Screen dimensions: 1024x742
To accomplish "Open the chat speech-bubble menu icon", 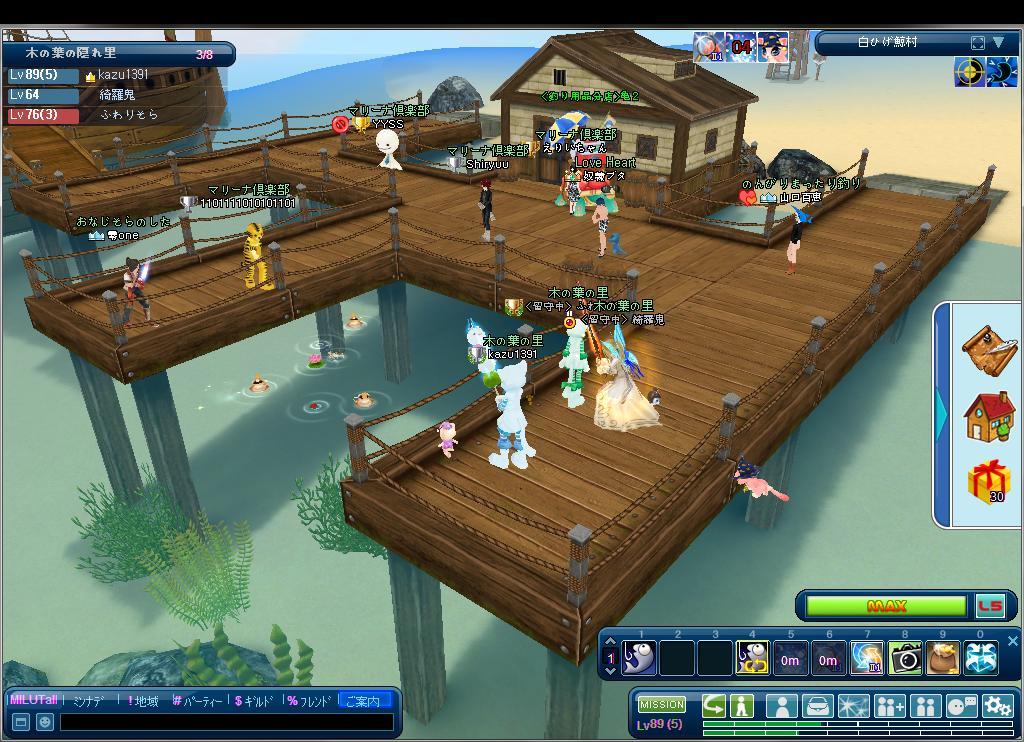I will coord(960,706).
